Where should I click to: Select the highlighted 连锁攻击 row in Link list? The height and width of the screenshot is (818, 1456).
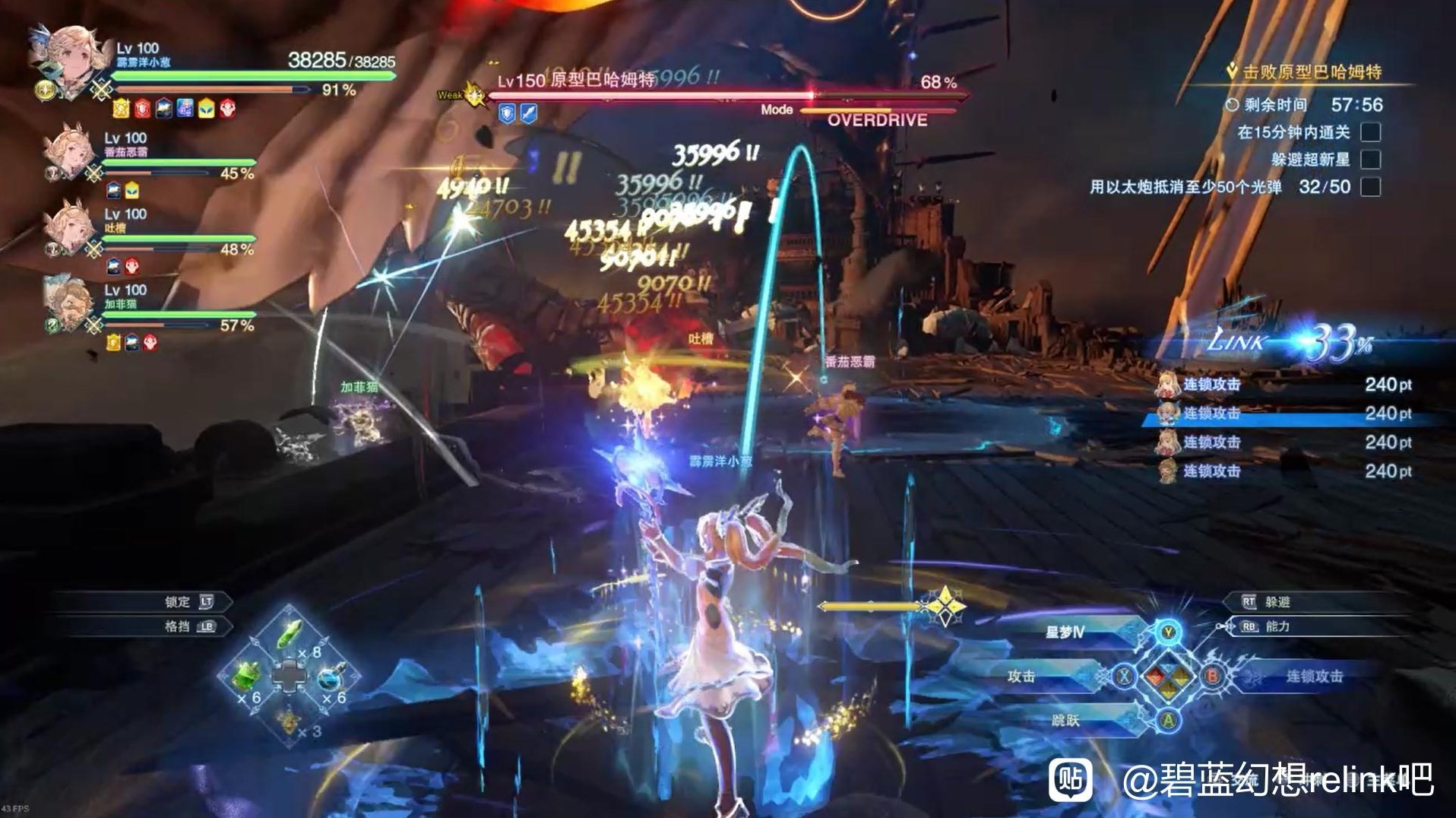click(1292, 414)
